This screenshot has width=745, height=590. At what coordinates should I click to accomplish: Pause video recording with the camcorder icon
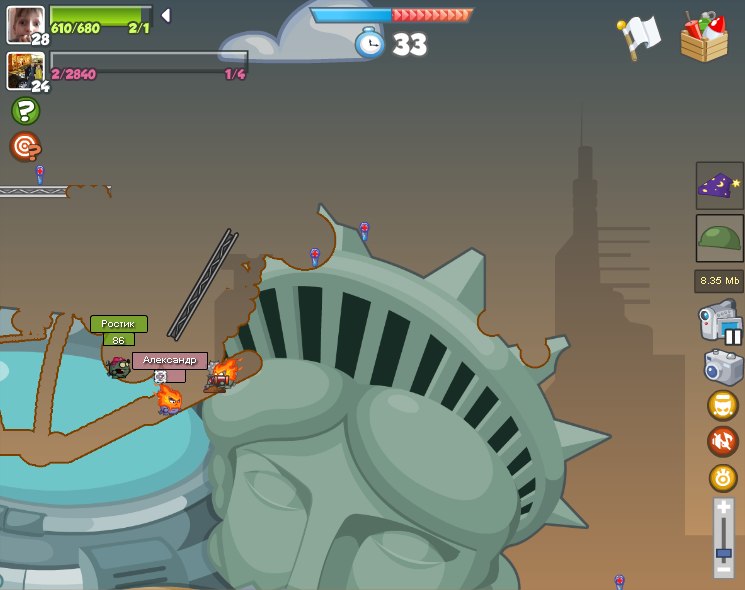[719, 324]
